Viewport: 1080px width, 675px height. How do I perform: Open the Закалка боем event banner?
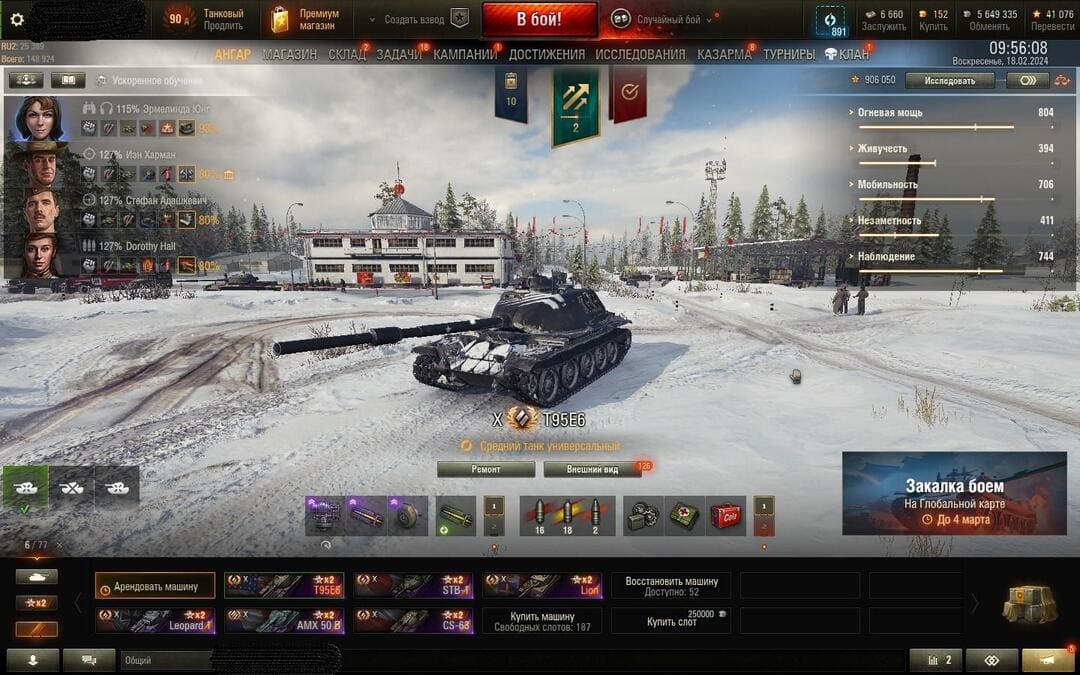tap(954, 493)
